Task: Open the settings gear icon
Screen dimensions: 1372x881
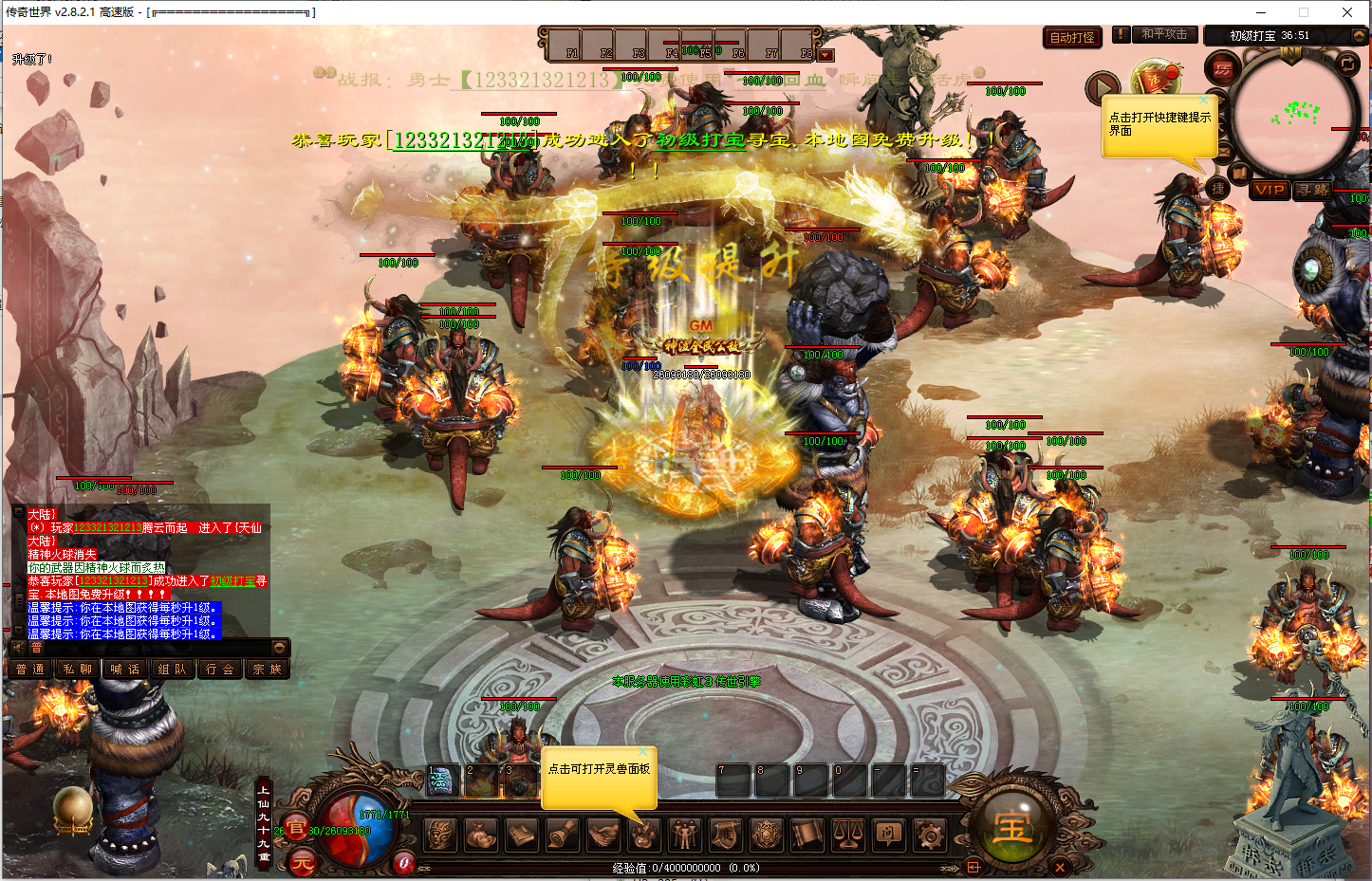Action: coord(929,835)
